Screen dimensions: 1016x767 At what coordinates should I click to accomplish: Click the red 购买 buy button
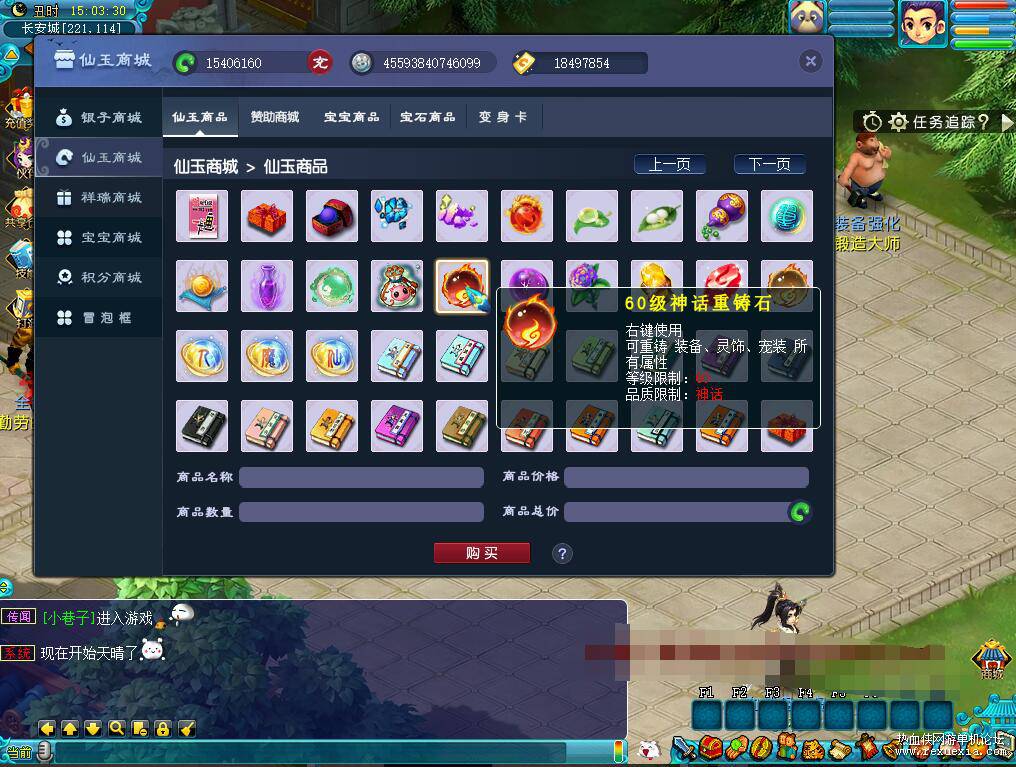click(481, 553)
